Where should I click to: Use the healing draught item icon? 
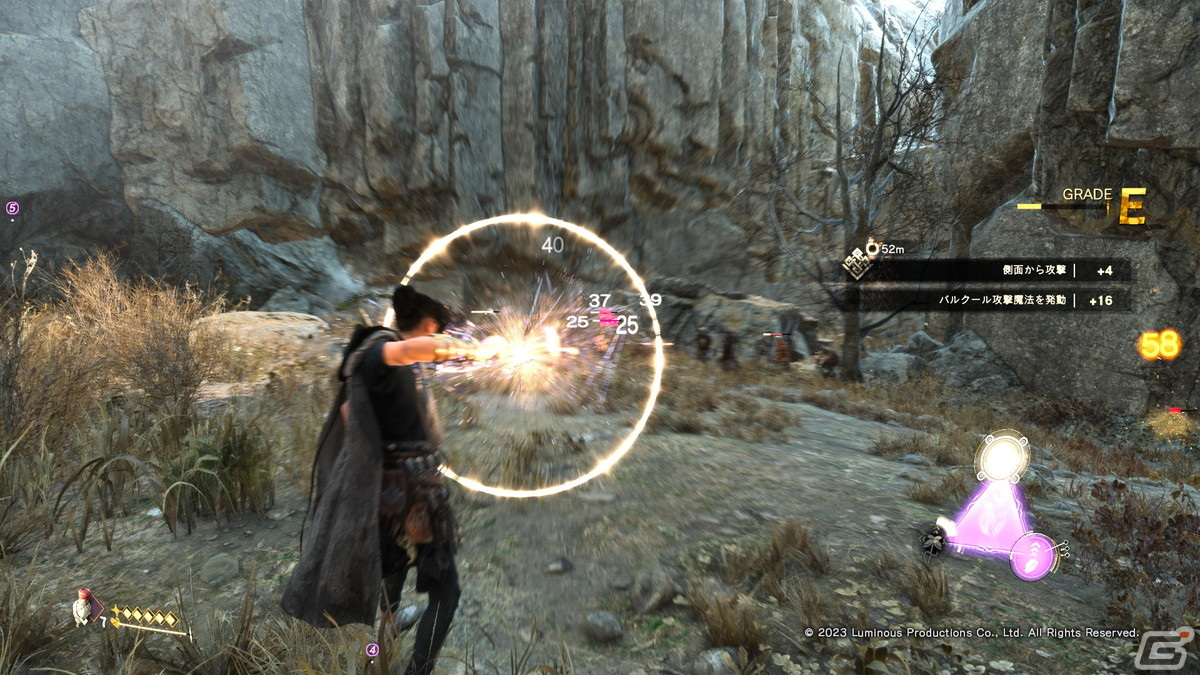pyautogui.click(x=82, y=606)
